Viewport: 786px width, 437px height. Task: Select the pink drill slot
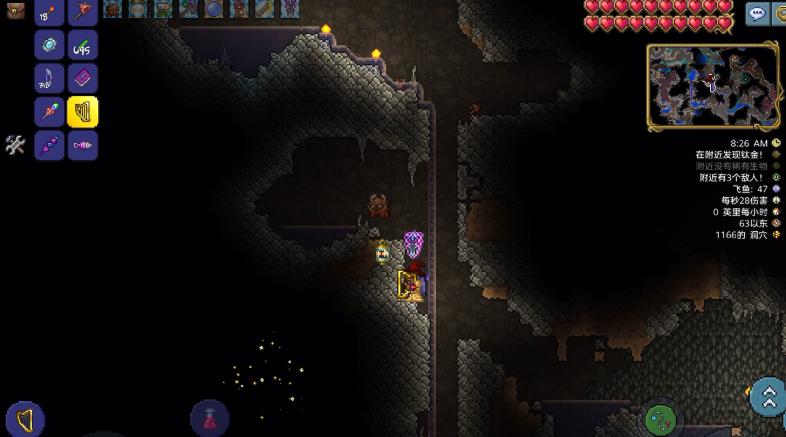[82, 145]
